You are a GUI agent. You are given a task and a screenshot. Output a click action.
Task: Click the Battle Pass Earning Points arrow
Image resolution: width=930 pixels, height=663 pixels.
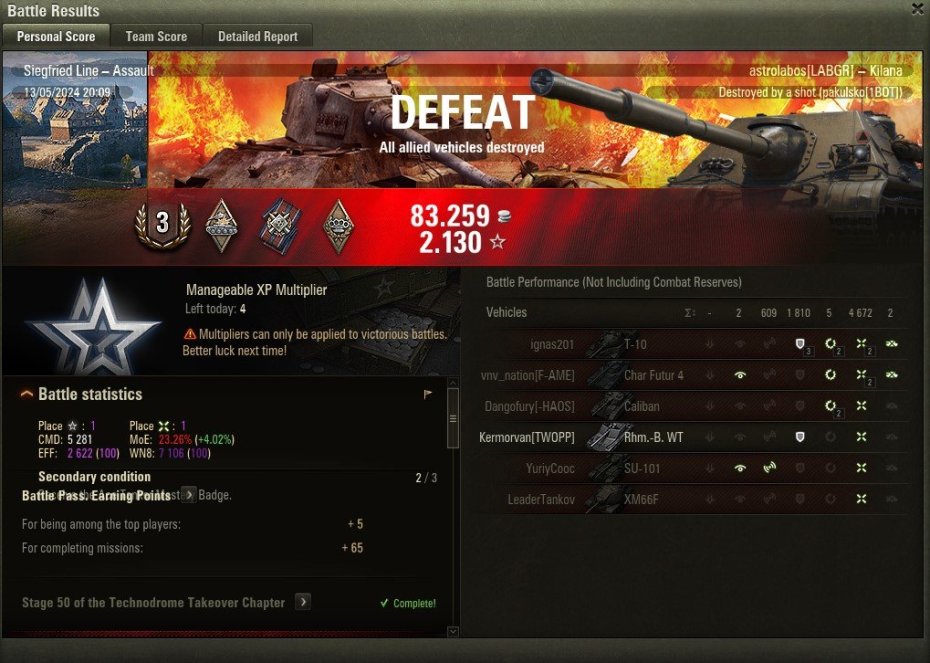pyautogui.click(x=188, y=495)
